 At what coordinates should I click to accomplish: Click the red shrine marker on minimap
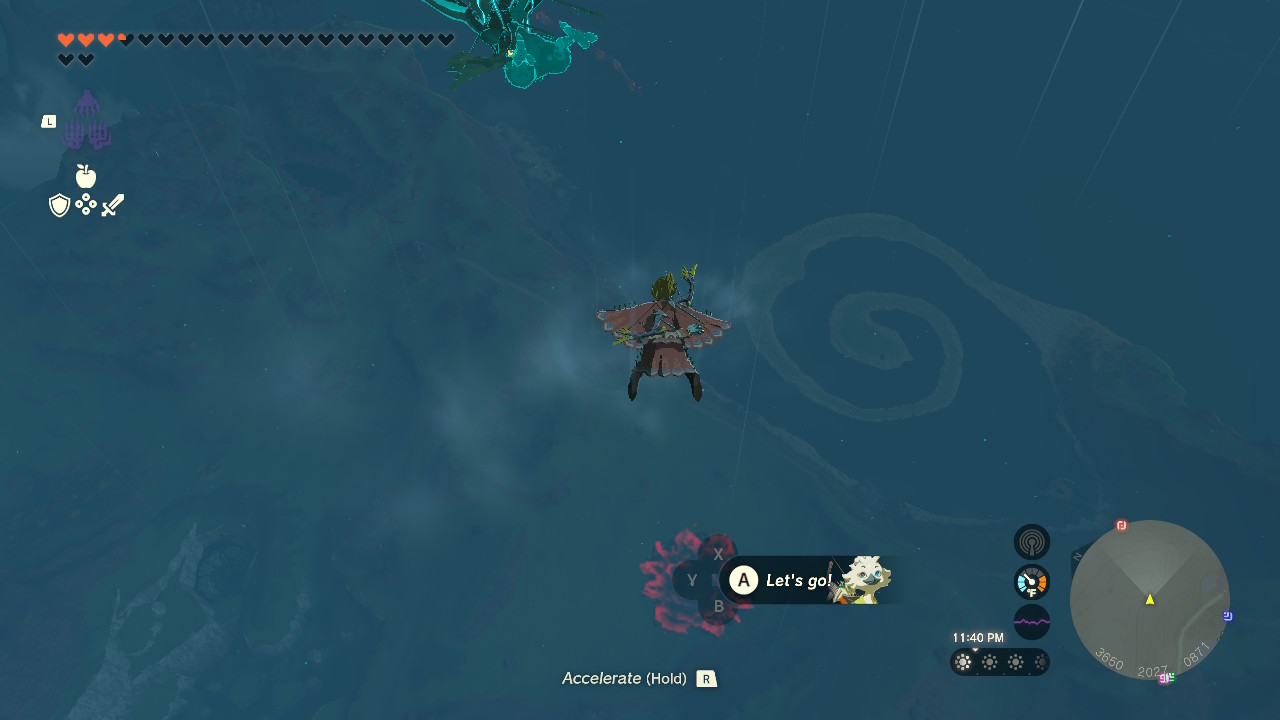1121,526
